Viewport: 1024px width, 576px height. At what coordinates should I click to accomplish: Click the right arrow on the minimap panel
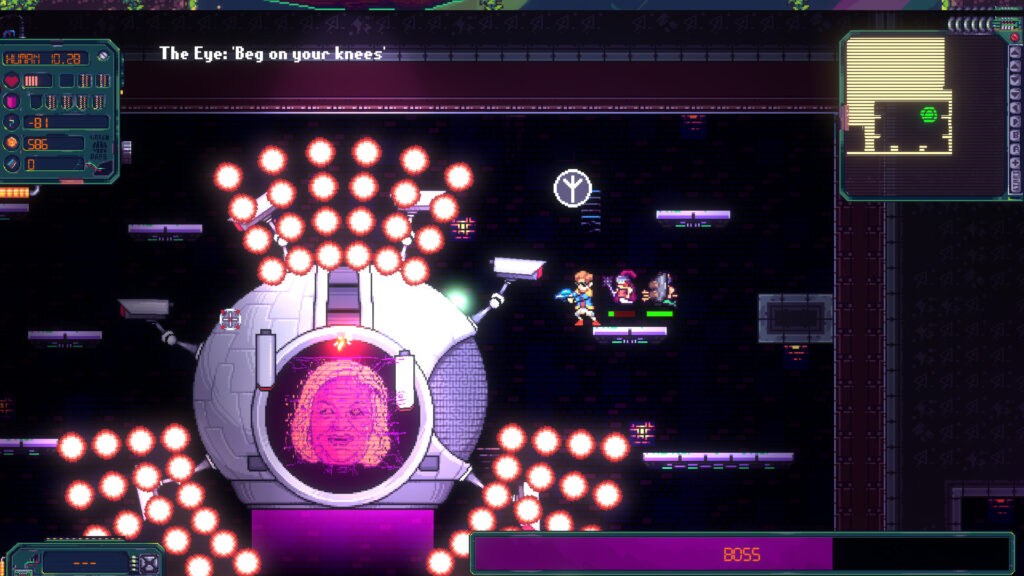click(x=1015, y=121)
